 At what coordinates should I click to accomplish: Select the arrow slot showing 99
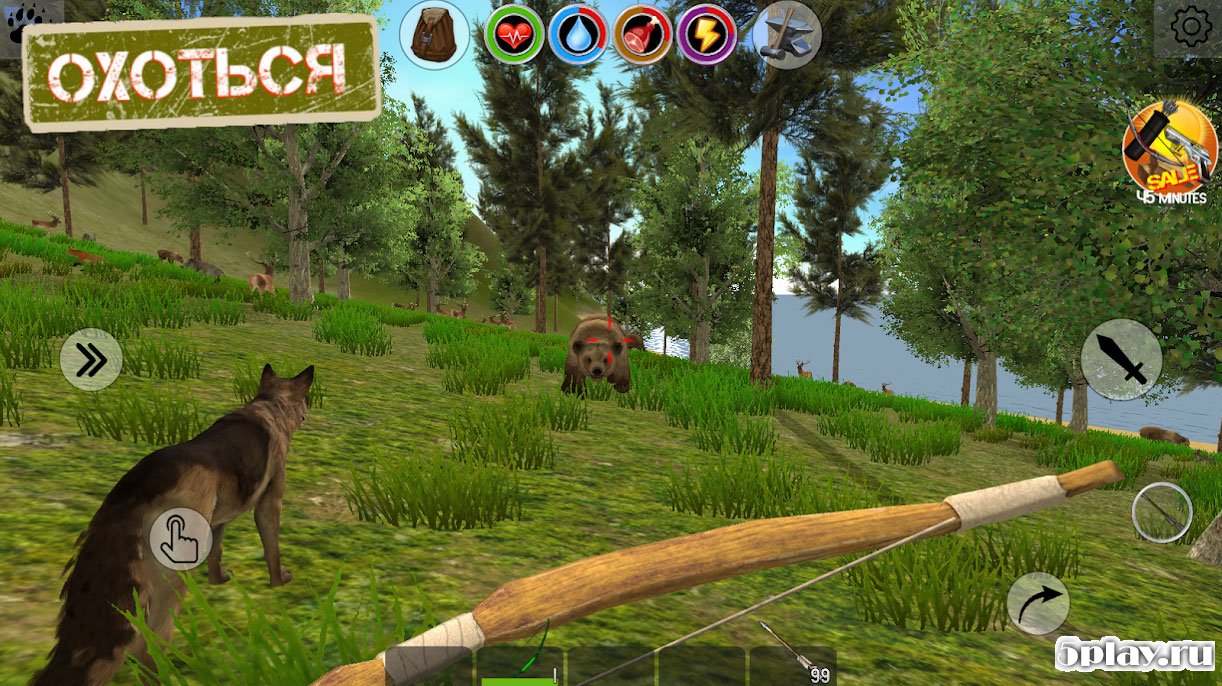[792, 666]
